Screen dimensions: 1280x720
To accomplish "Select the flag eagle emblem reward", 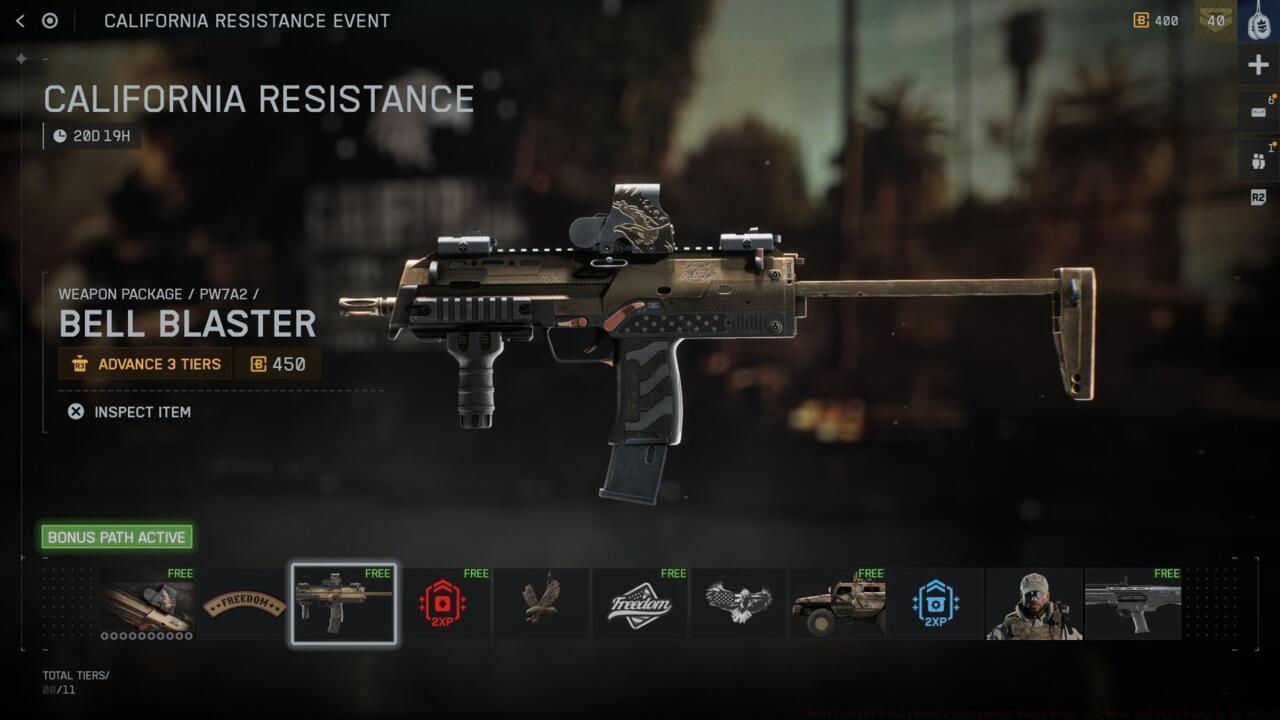I will pos(738,604).
